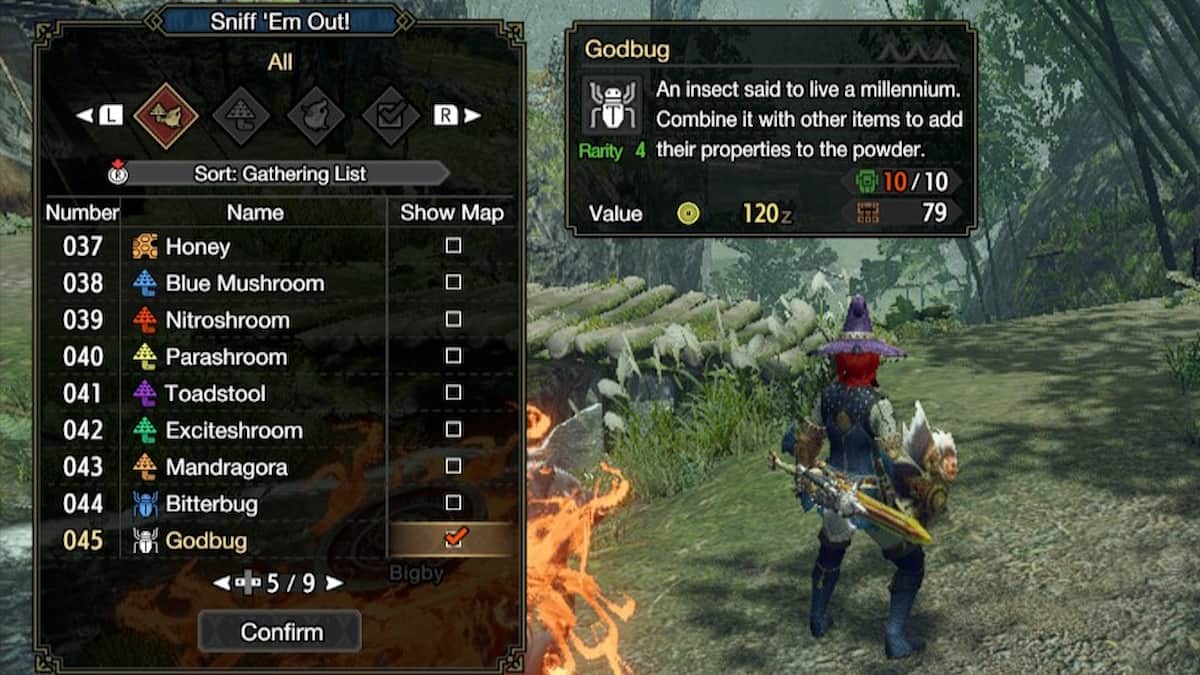The height and width of the screenshot is (675, 1200).
Task: Enable the Bitterbug map checkbox
Action: point(453,503)
